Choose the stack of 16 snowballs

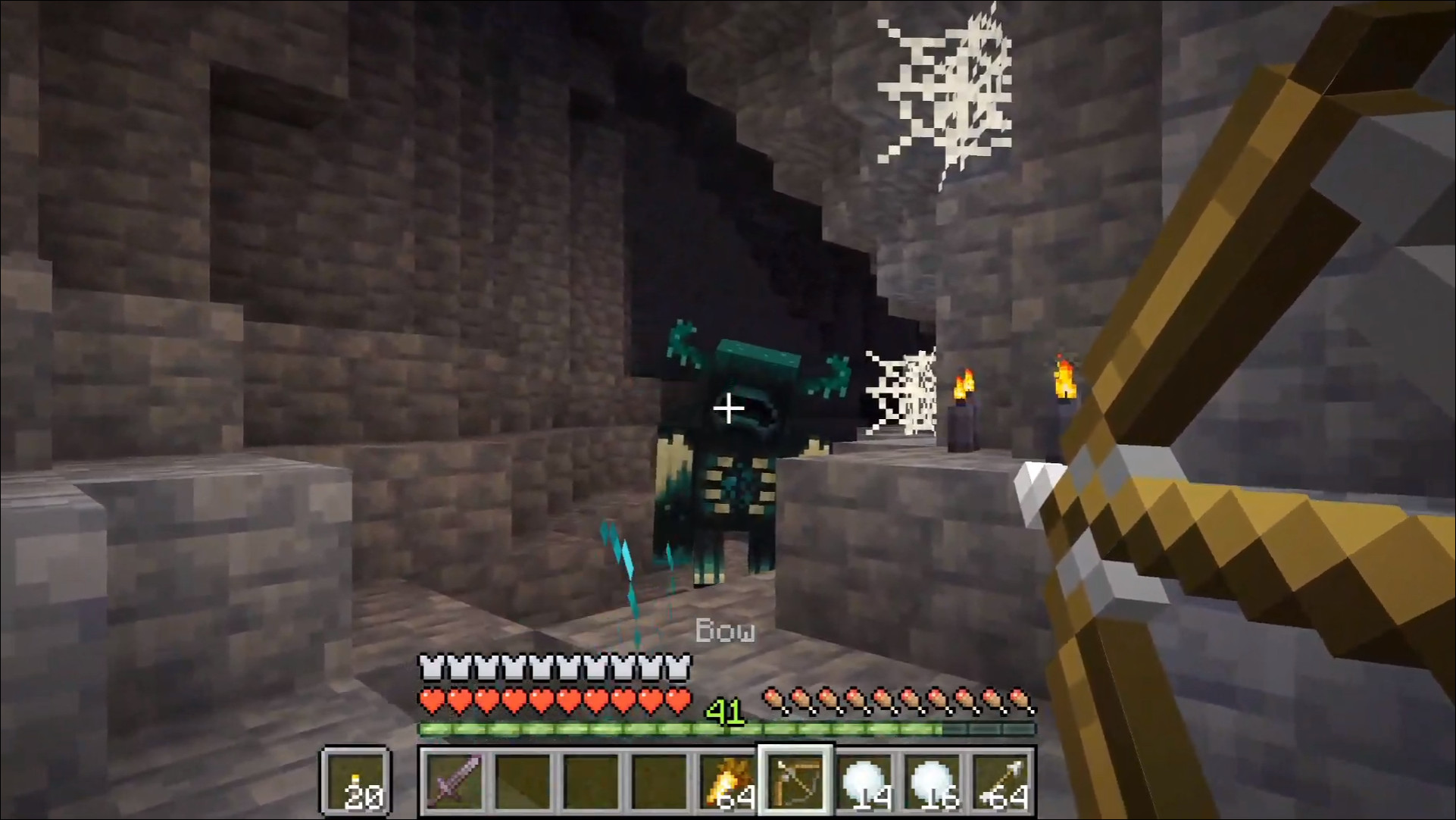point(933,781)
